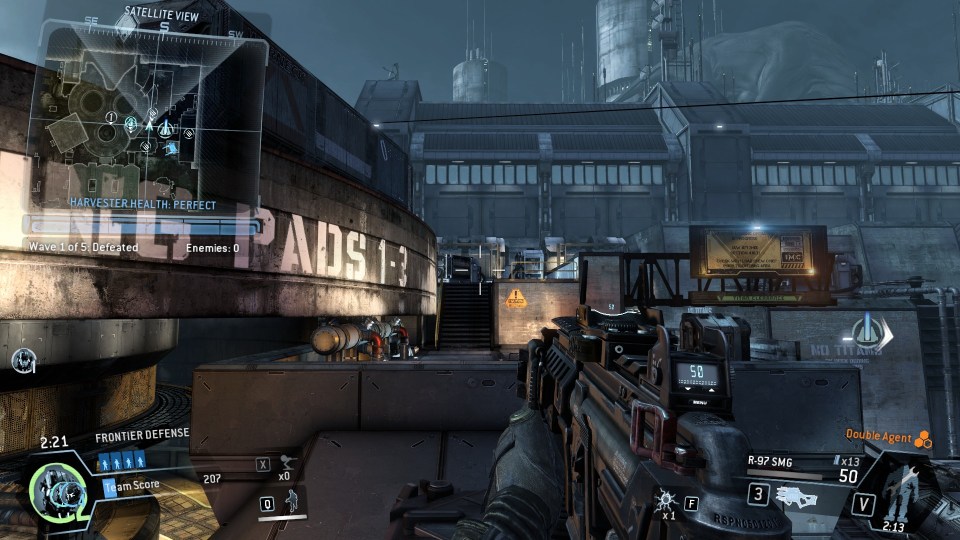Viewport: 960px width, 540px height.
Task: Click the Satellite View minimap
Action: [x=148, y=115]
